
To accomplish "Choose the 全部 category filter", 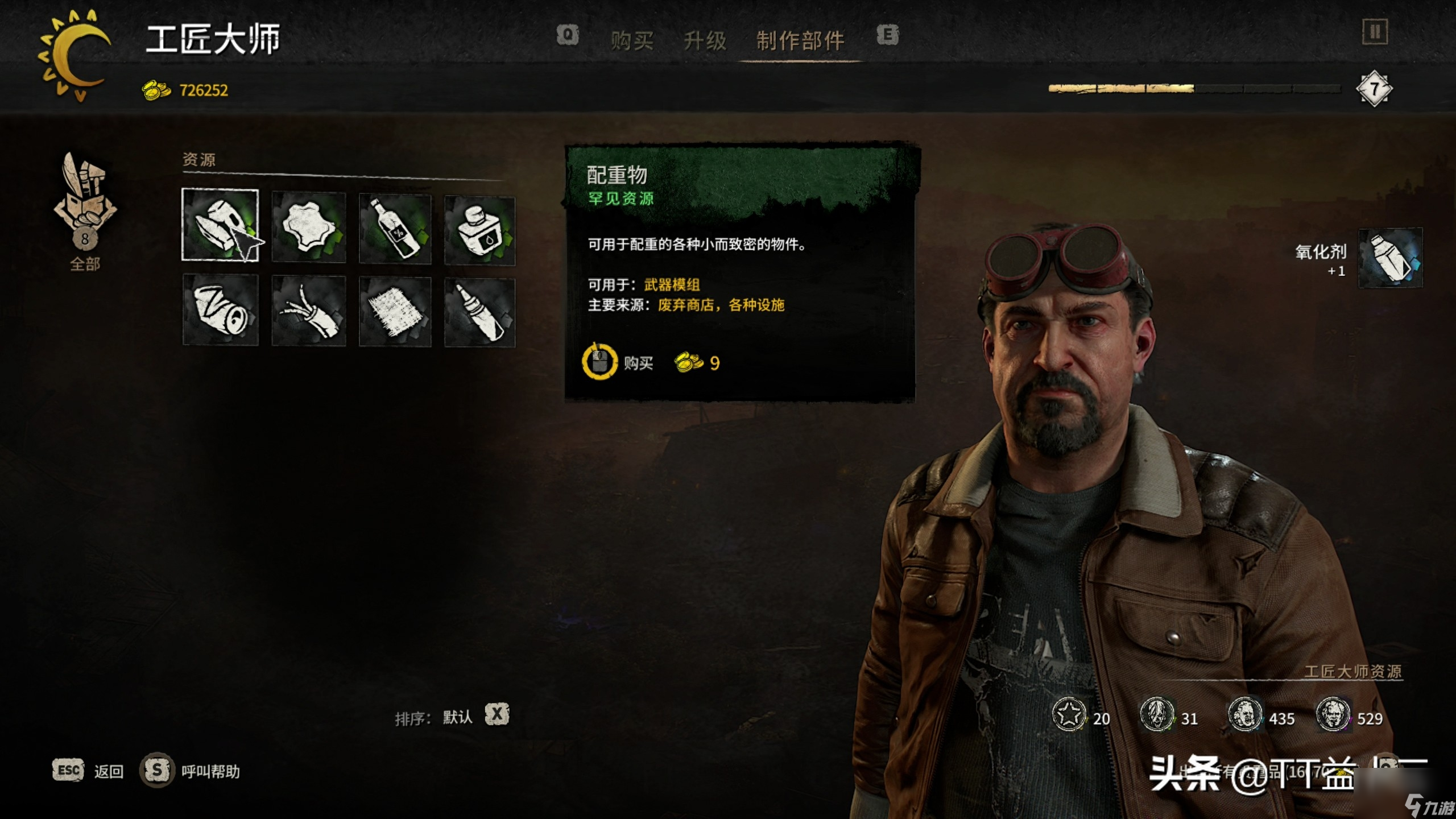I will [x=85, y=210].
